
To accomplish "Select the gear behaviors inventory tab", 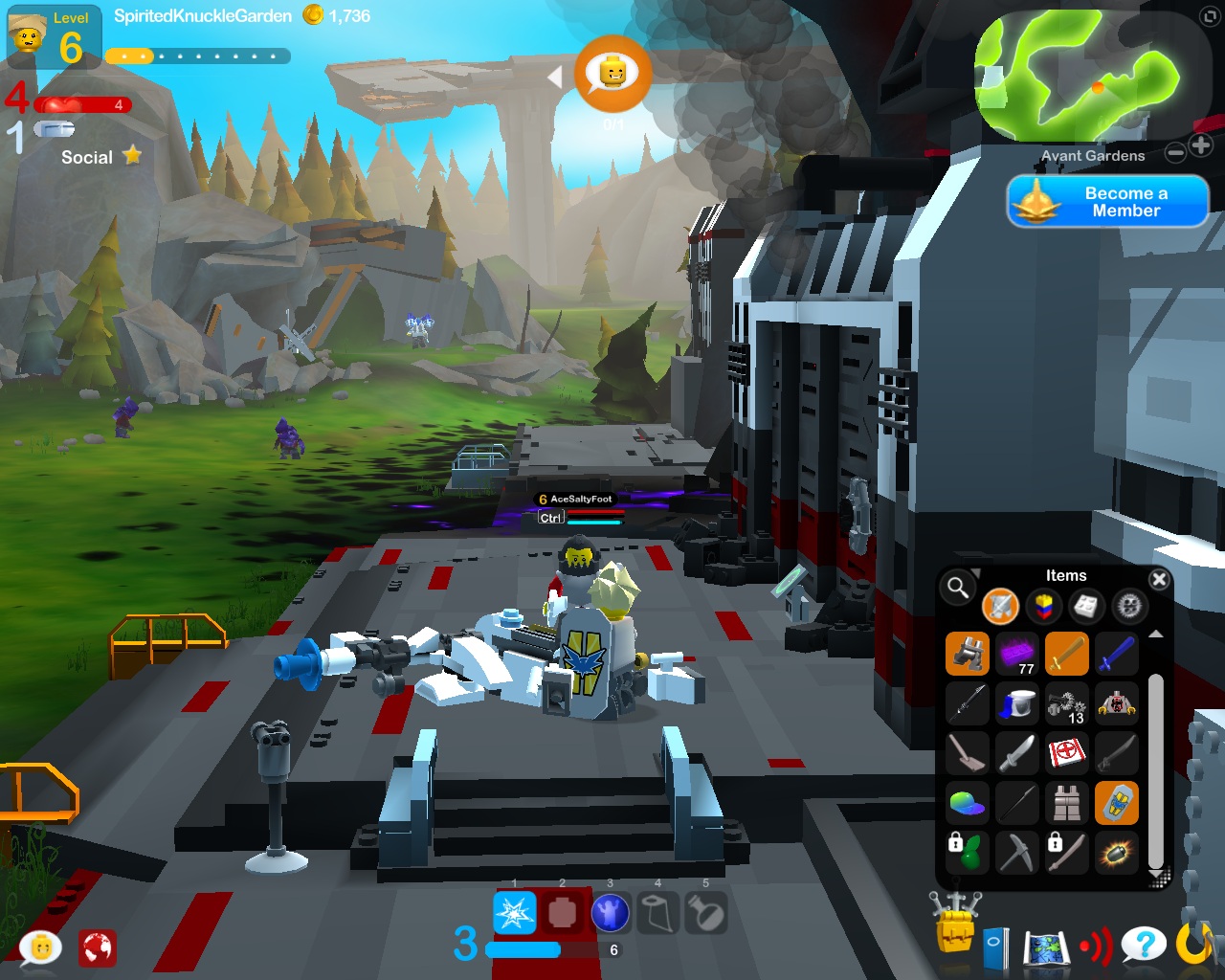I will click(1129, 606).
